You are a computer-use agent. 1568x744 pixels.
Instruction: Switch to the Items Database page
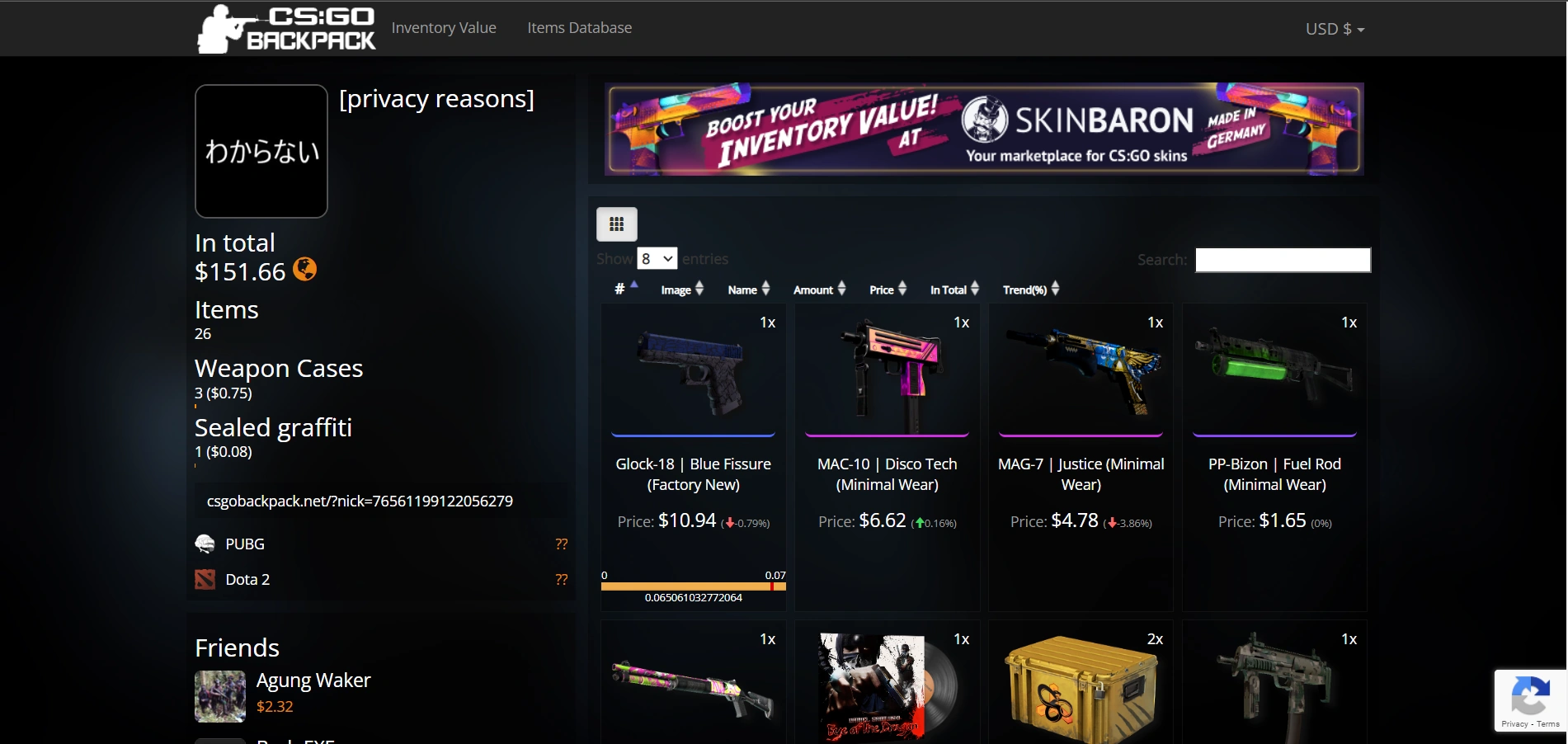tap(579, 27)
